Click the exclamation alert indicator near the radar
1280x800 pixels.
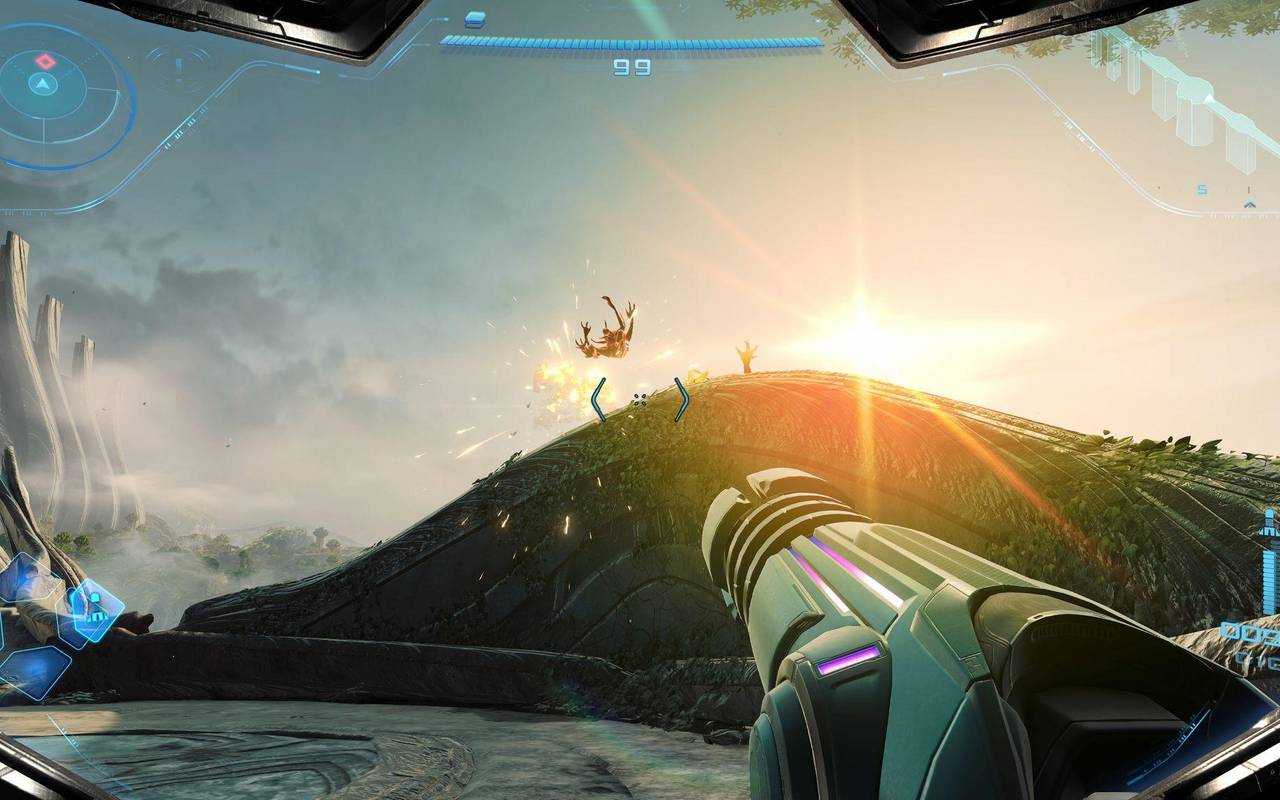tap(179, 68)
